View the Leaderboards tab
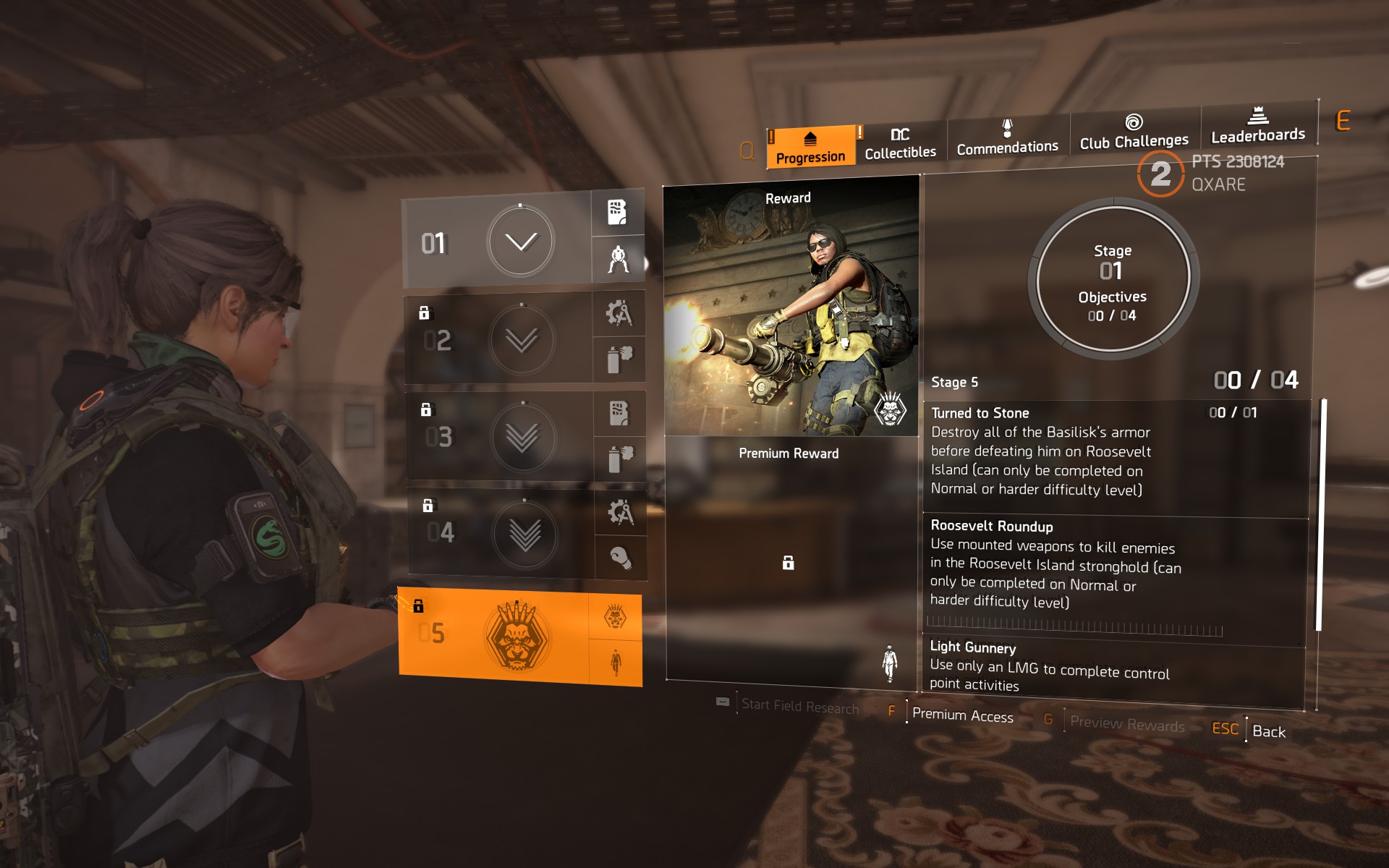1389x868 pixels. (x=1258, y=127)
